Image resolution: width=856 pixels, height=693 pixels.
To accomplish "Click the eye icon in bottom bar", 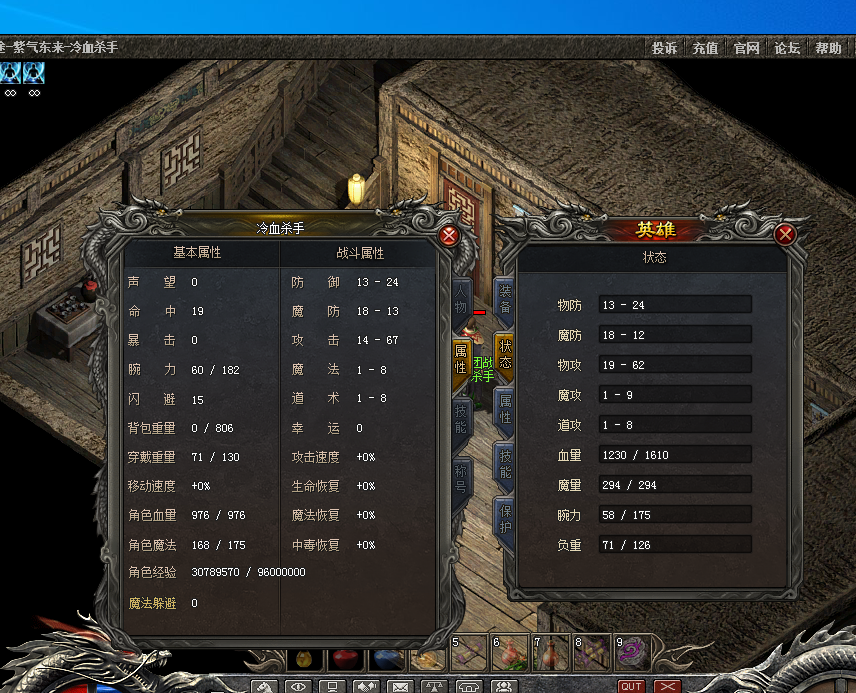I will click(298, 687).
